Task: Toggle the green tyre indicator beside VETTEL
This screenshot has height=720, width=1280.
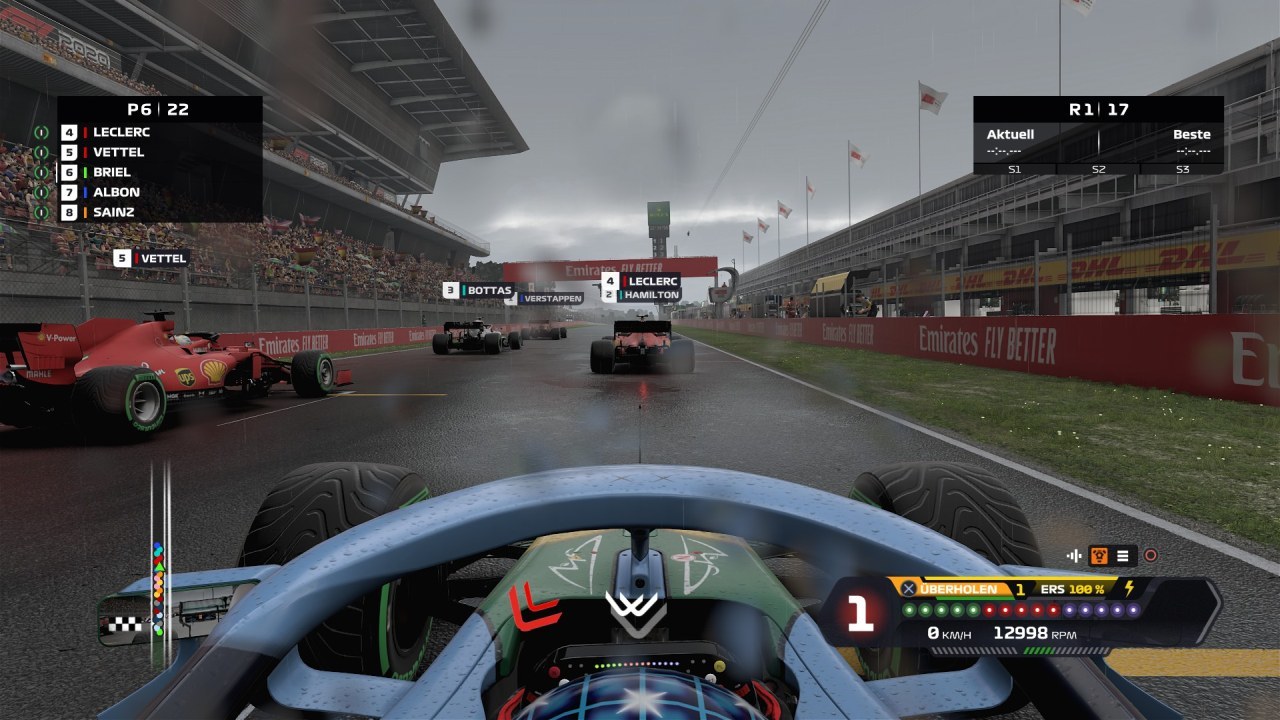Action: point(40,152)
